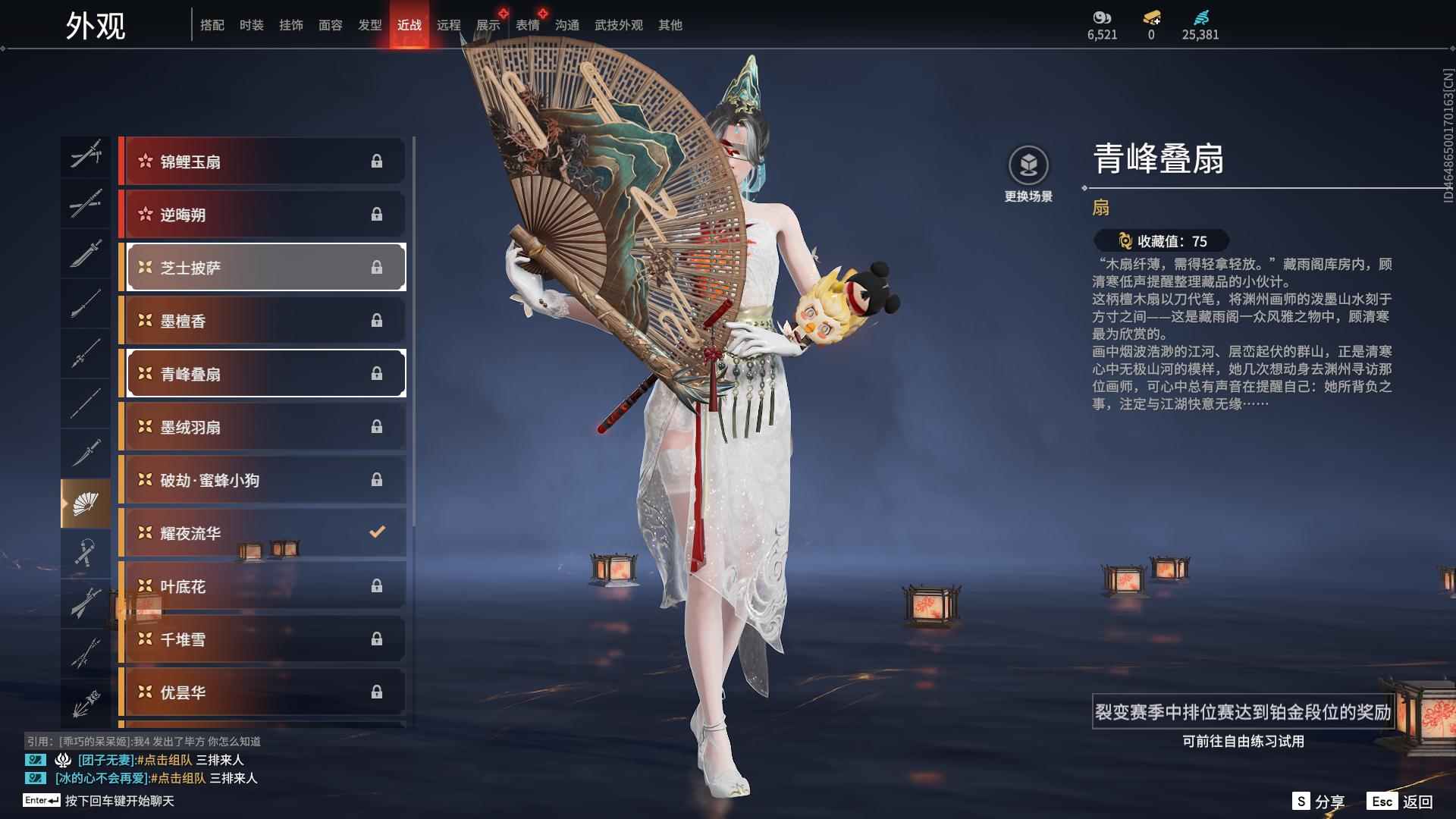The width and height of the screenshot is (1456, 819).
Task: Open the 表情 menu tab
Action: point(528,25)
